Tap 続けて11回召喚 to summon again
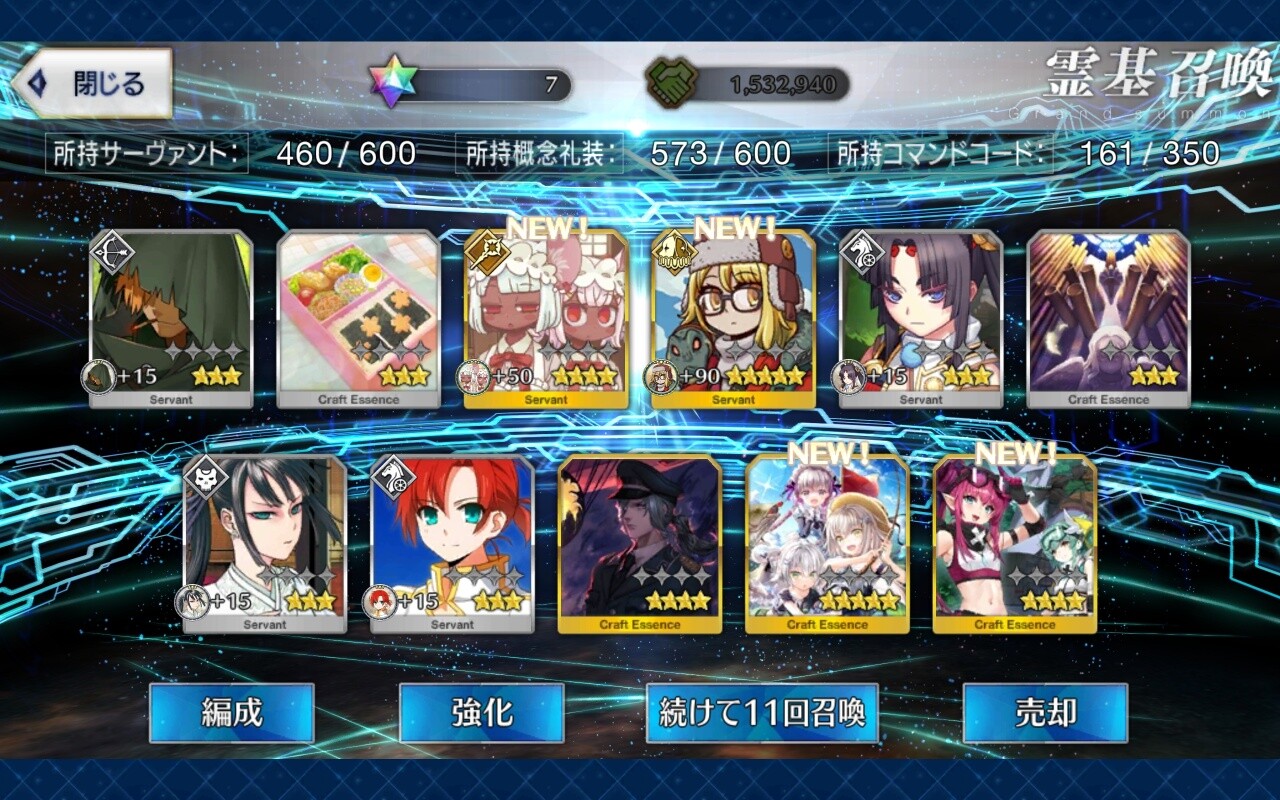 coord(762,713)
